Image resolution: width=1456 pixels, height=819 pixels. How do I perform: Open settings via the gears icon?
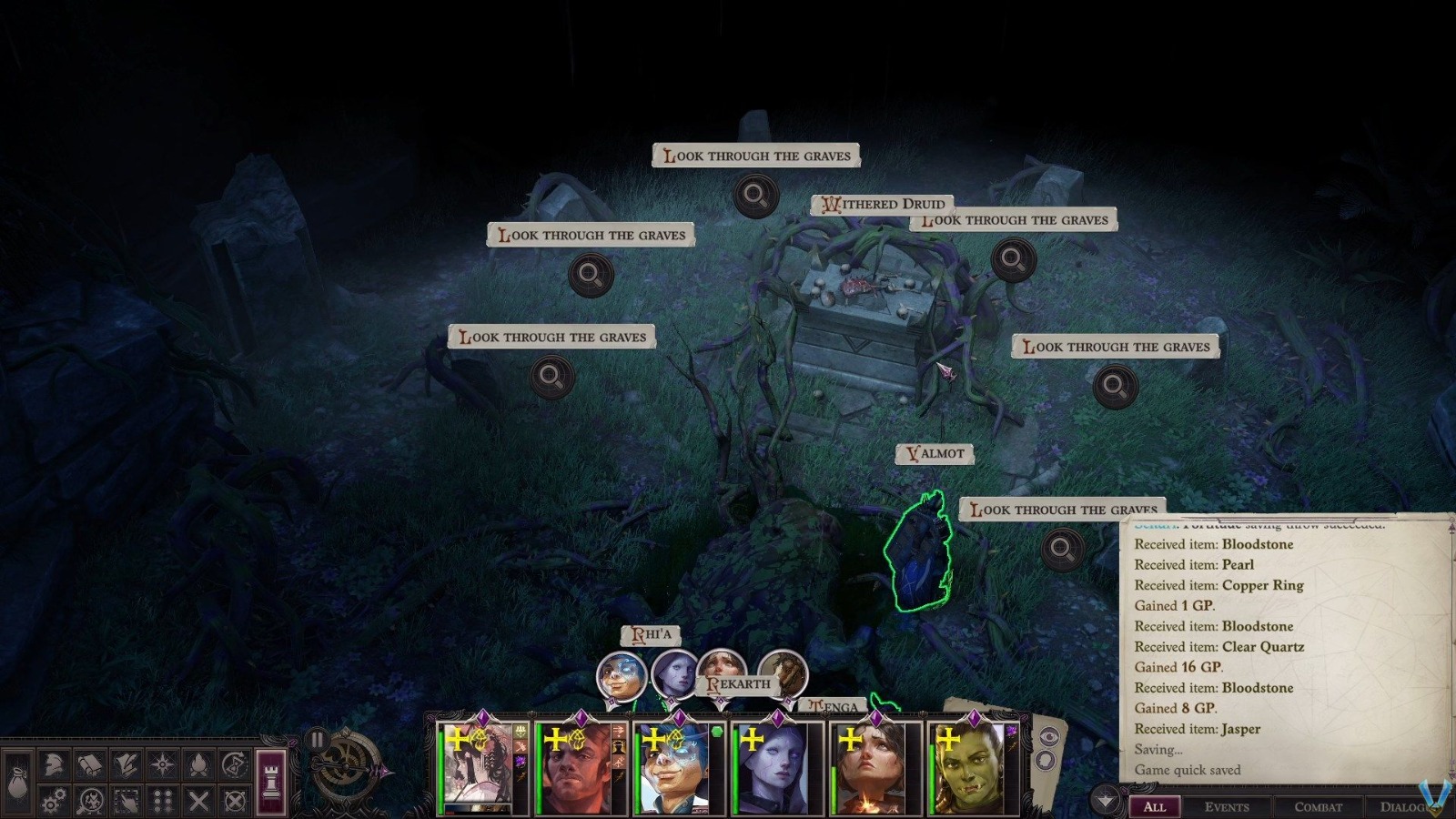tap(55, 801)
